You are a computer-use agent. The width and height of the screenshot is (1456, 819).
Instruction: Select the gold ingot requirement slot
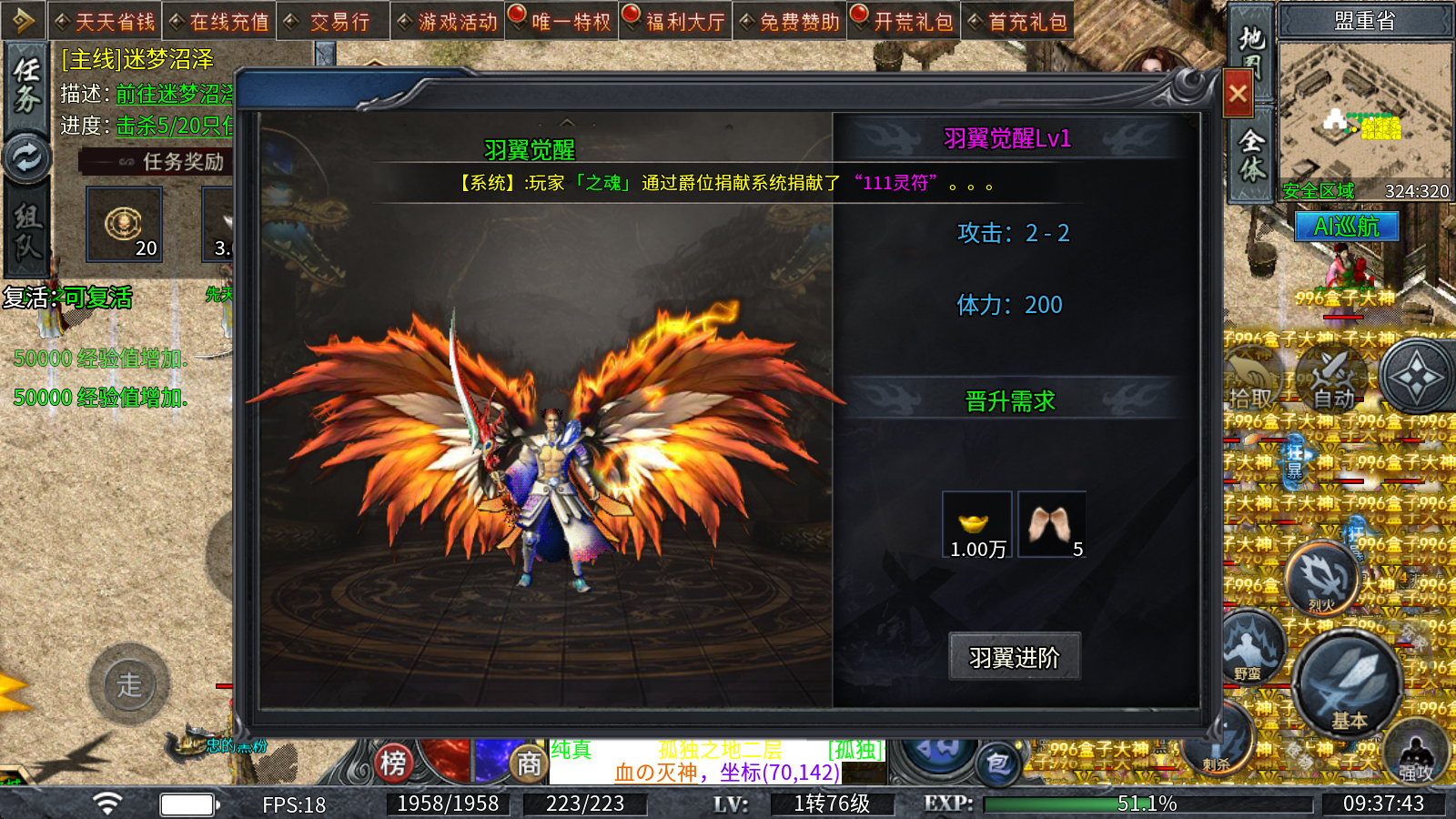pos(977,524)
